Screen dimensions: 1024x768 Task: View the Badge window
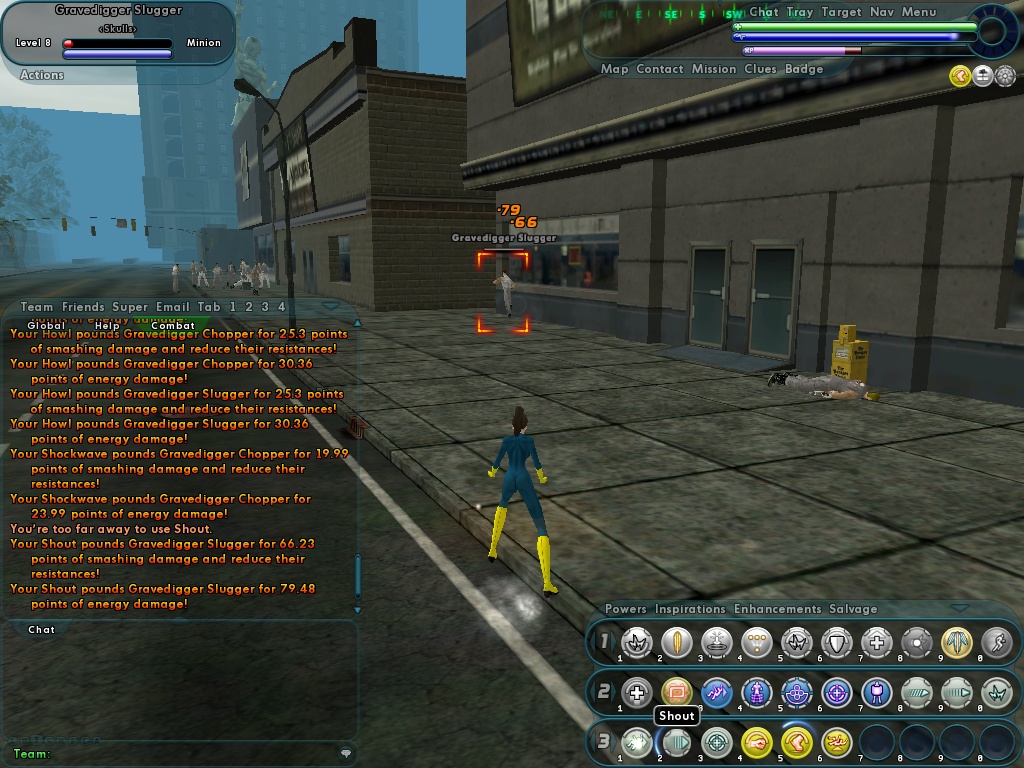[x=804, y=70]
